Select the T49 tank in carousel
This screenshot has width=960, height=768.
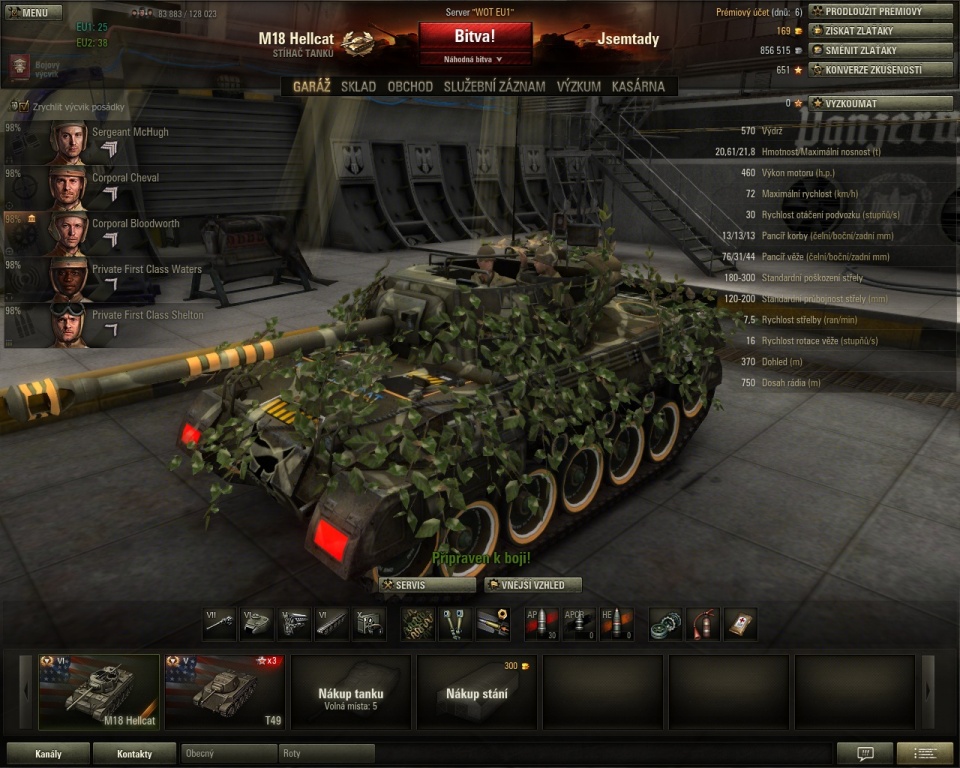tap(224, 692)
